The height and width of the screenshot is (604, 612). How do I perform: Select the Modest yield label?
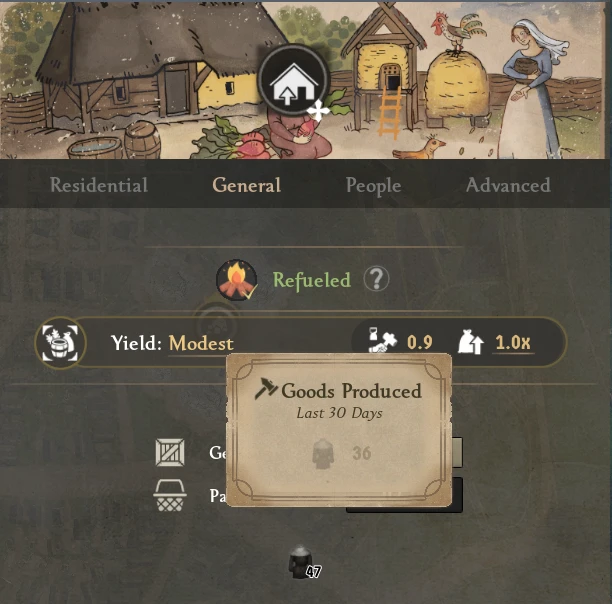(201, 343)
